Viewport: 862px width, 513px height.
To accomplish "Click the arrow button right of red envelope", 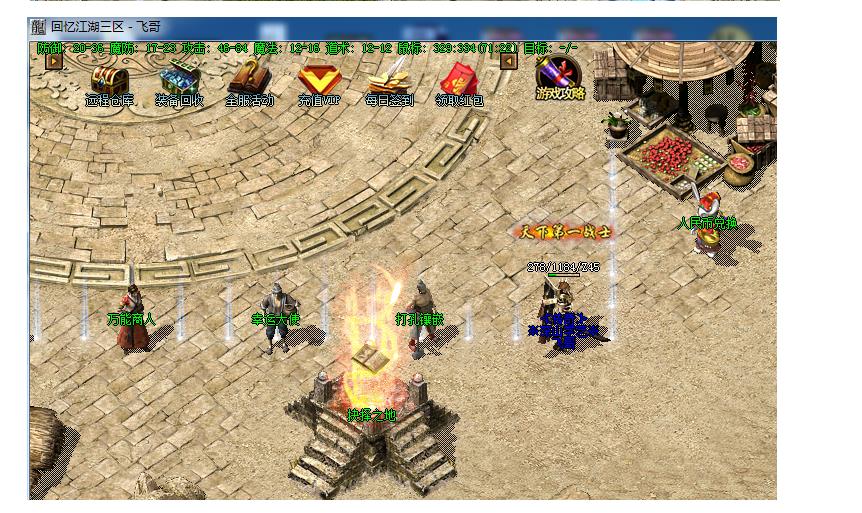I will (x=509, y=61).
